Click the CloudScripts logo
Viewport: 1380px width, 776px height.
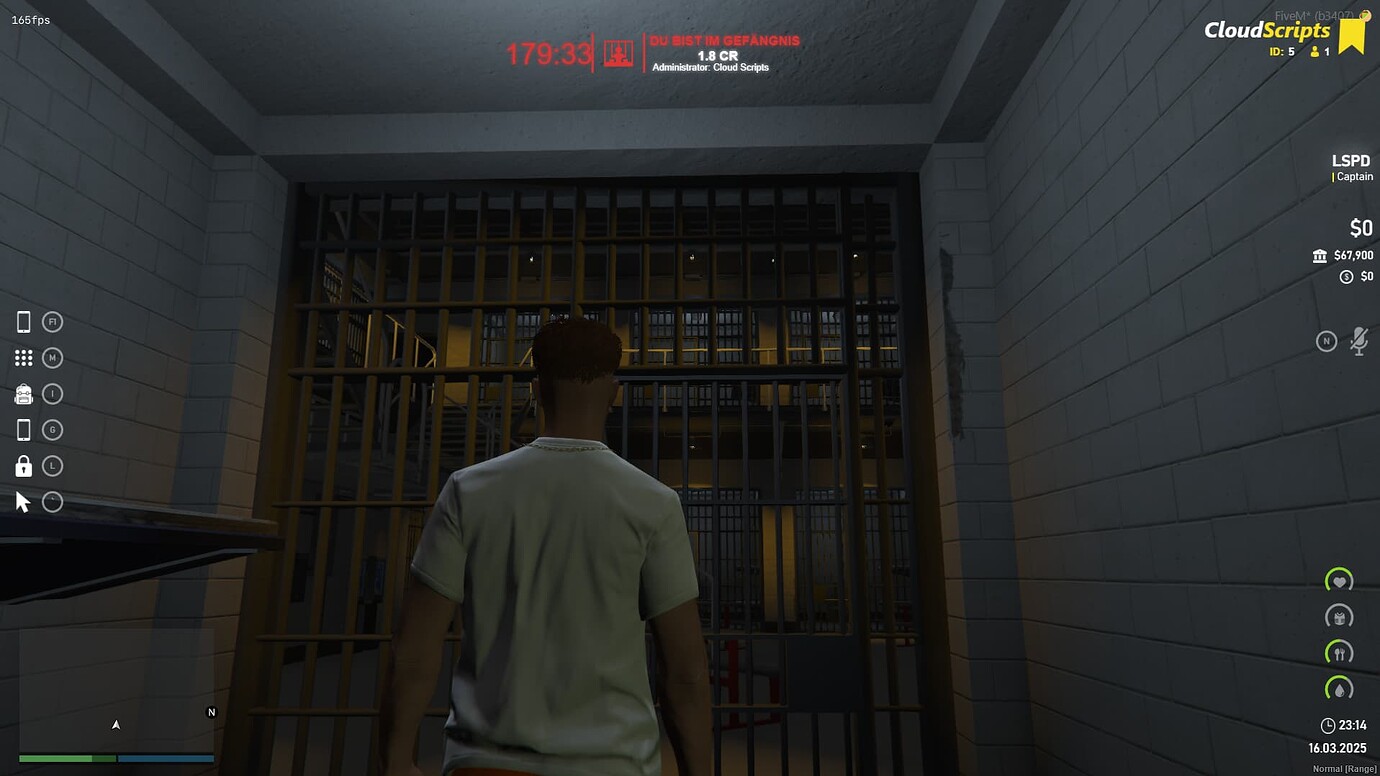tap(1262, 31)
